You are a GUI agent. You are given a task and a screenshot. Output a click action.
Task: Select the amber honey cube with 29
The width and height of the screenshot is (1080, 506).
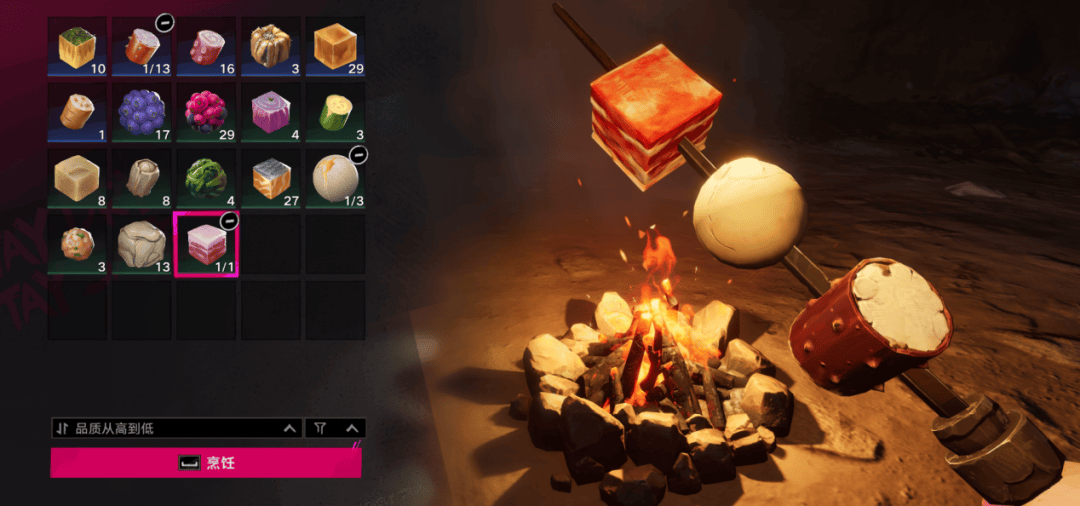335,46
